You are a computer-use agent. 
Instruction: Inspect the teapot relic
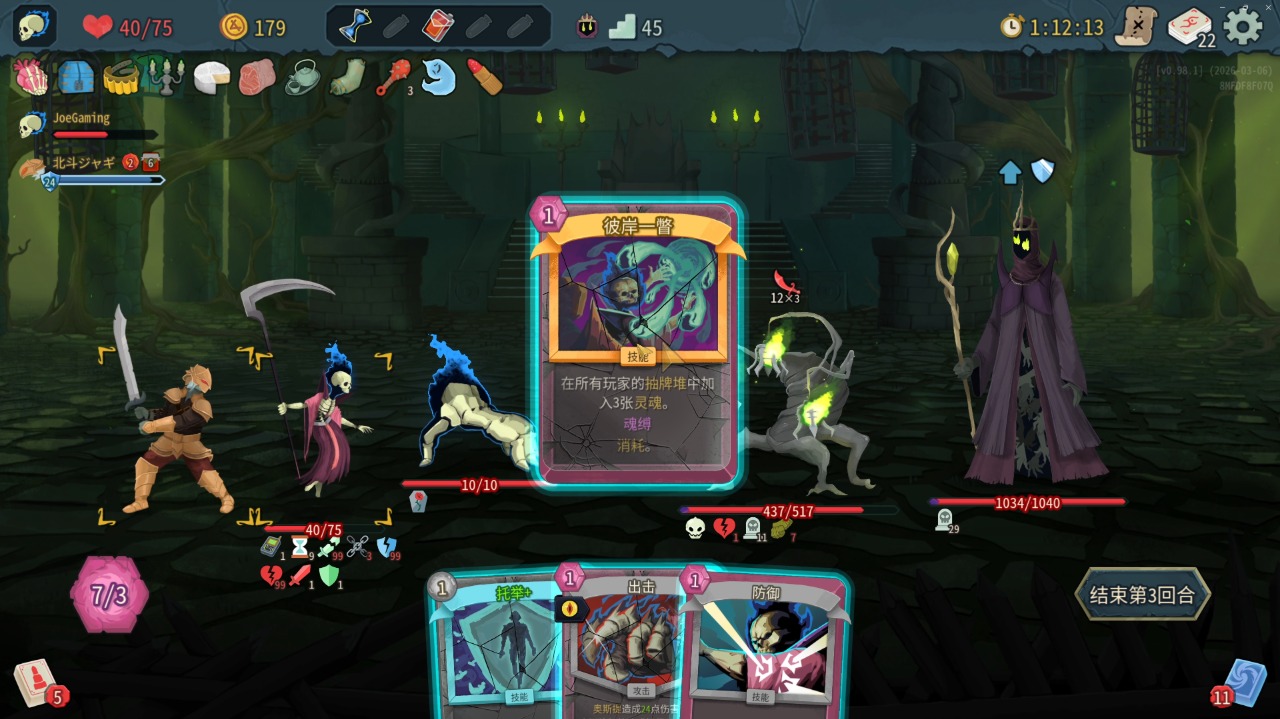point(302,78)
